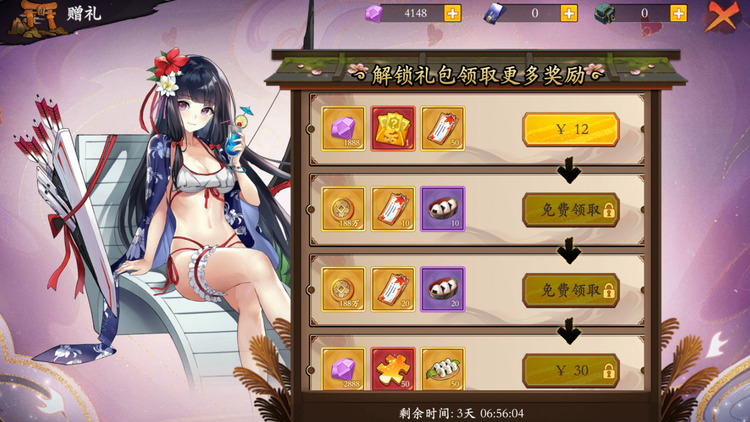Tap the plus button beside the blue ticket

click(569, 13)
